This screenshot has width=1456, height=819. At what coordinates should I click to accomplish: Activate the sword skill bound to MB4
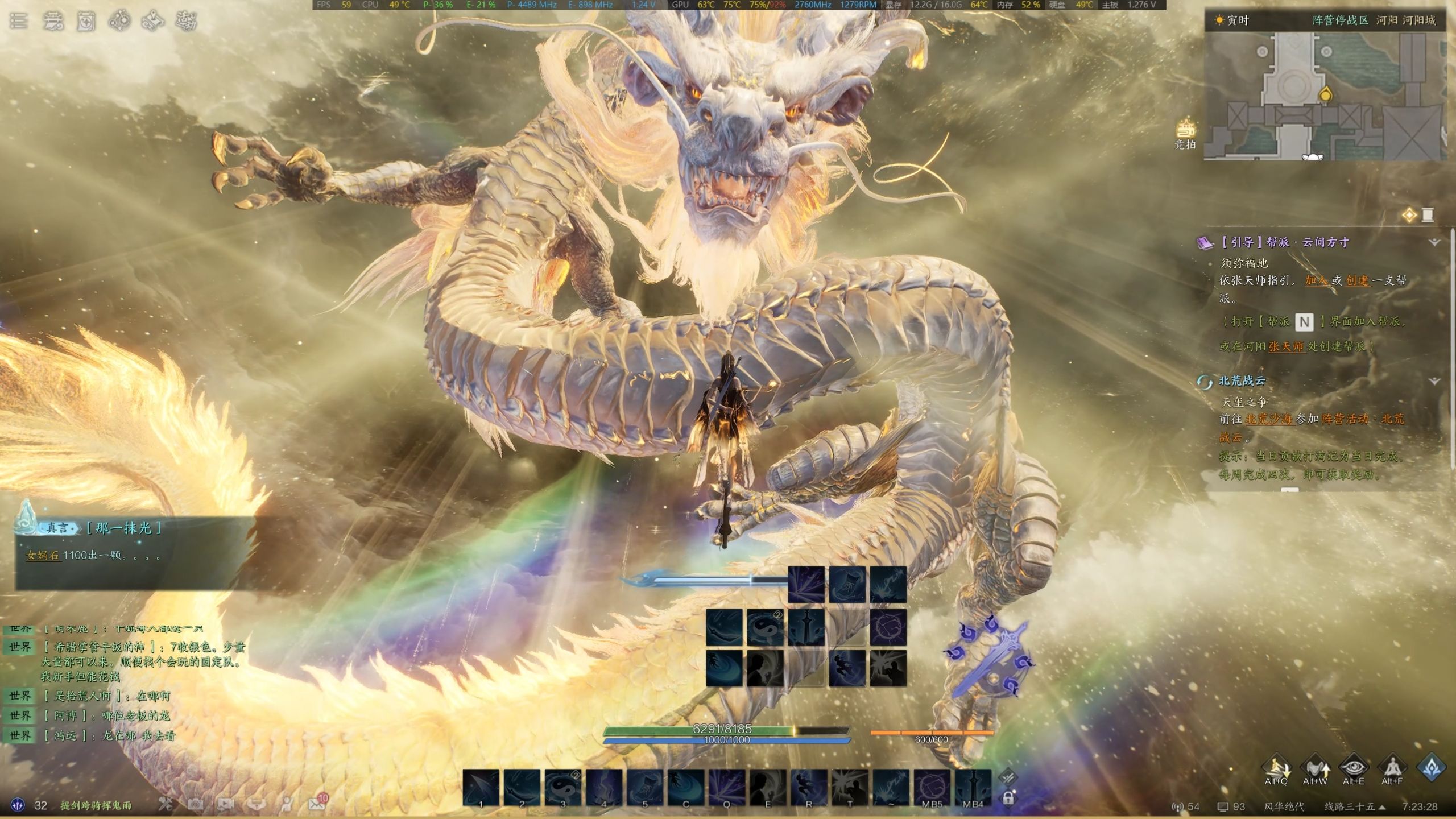pos(973,787)
